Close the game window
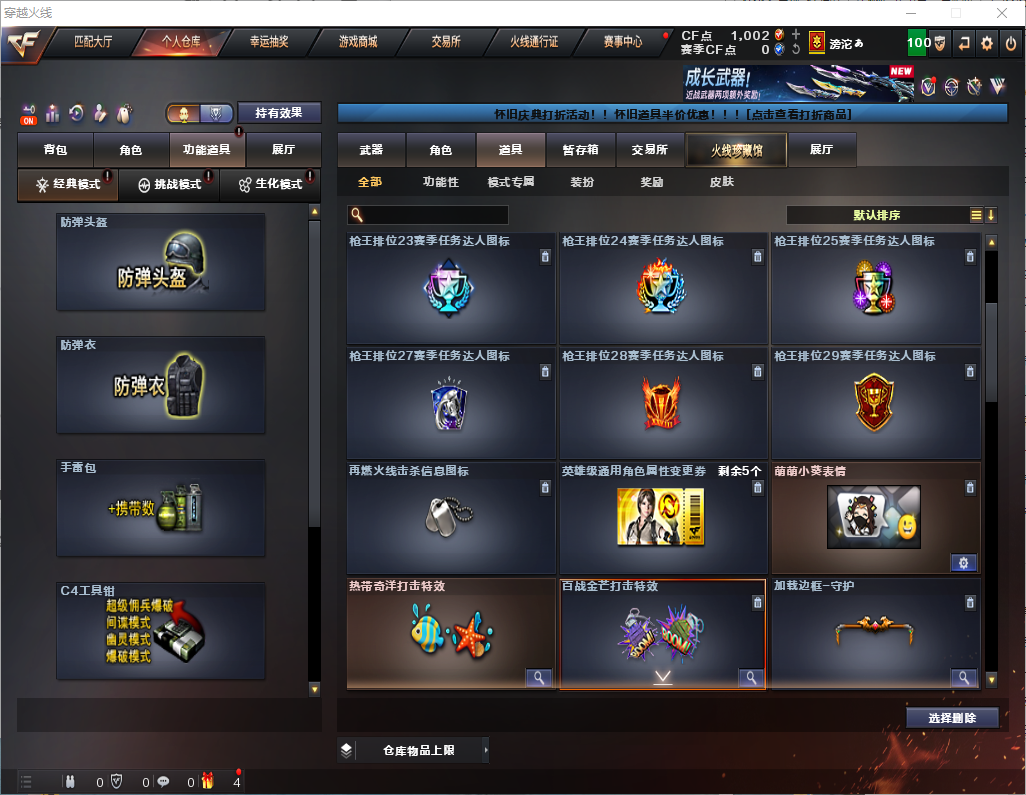Screen dimensions: 1026x795 point(1002,13)
